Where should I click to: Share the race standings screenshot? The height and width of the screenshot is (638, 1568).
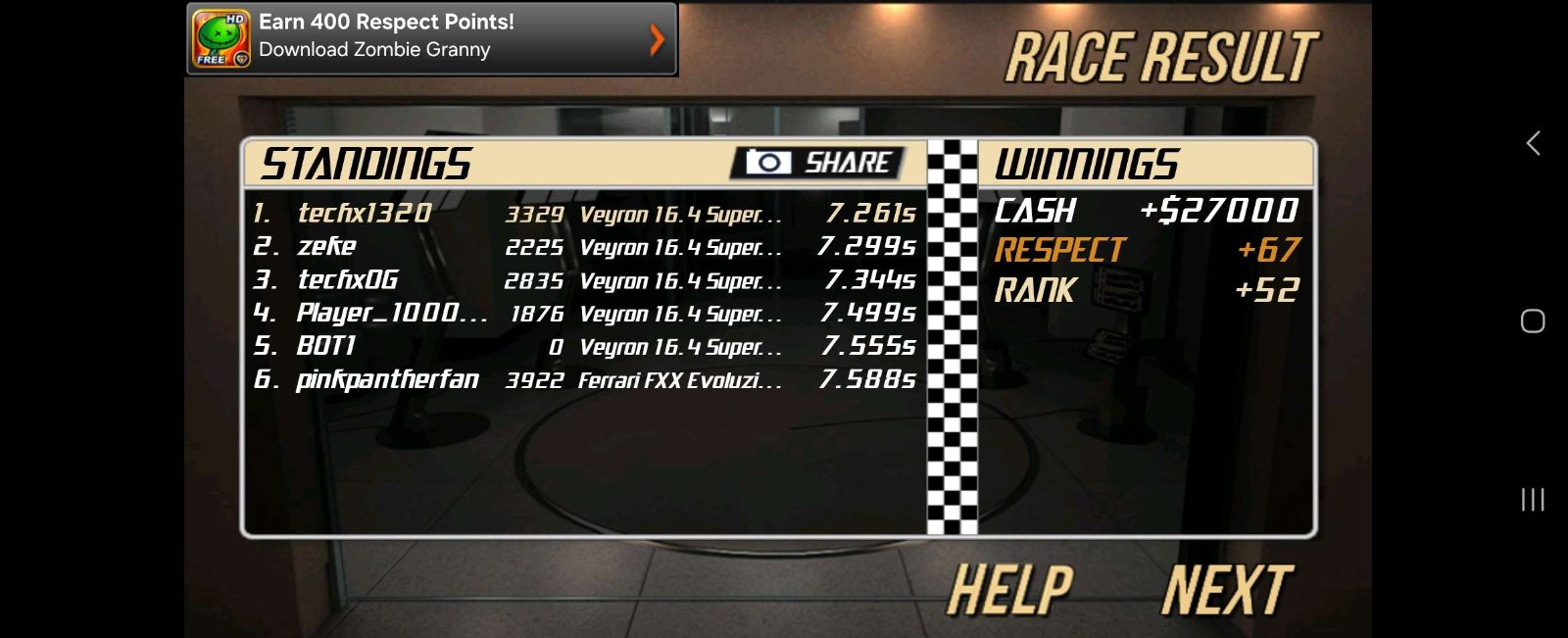pos(817,163)
